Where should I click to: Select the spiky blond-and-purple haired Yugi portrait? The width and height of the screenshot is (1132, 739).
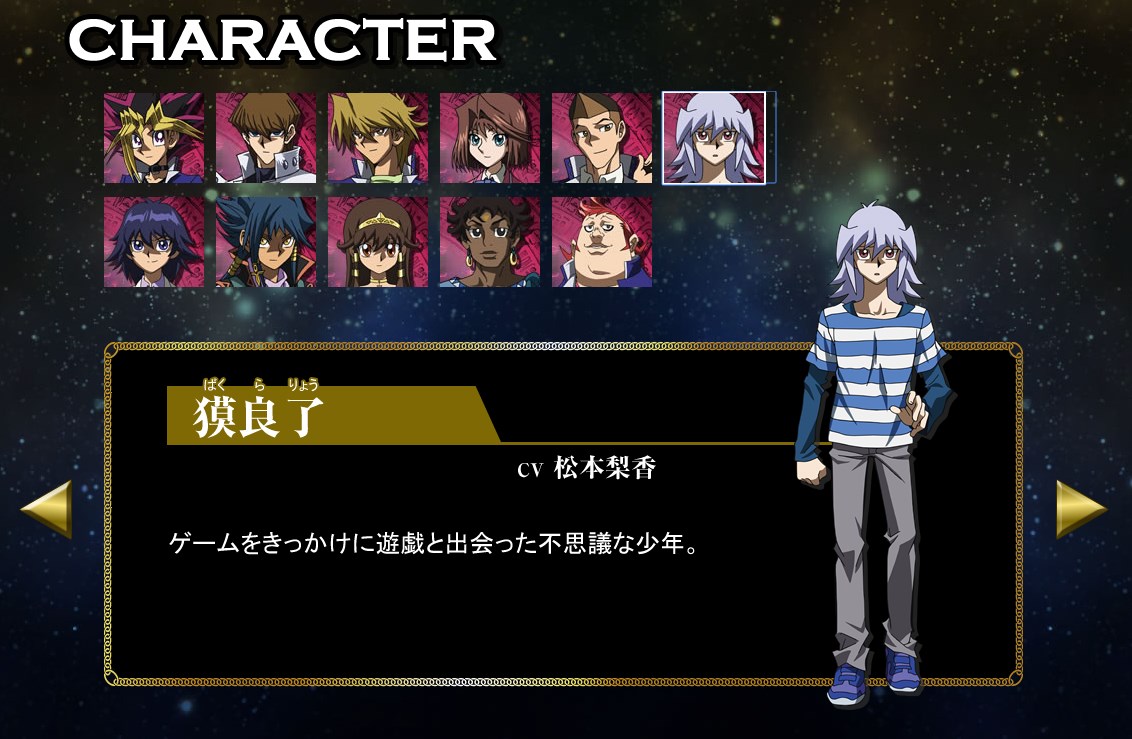point(154,138)
